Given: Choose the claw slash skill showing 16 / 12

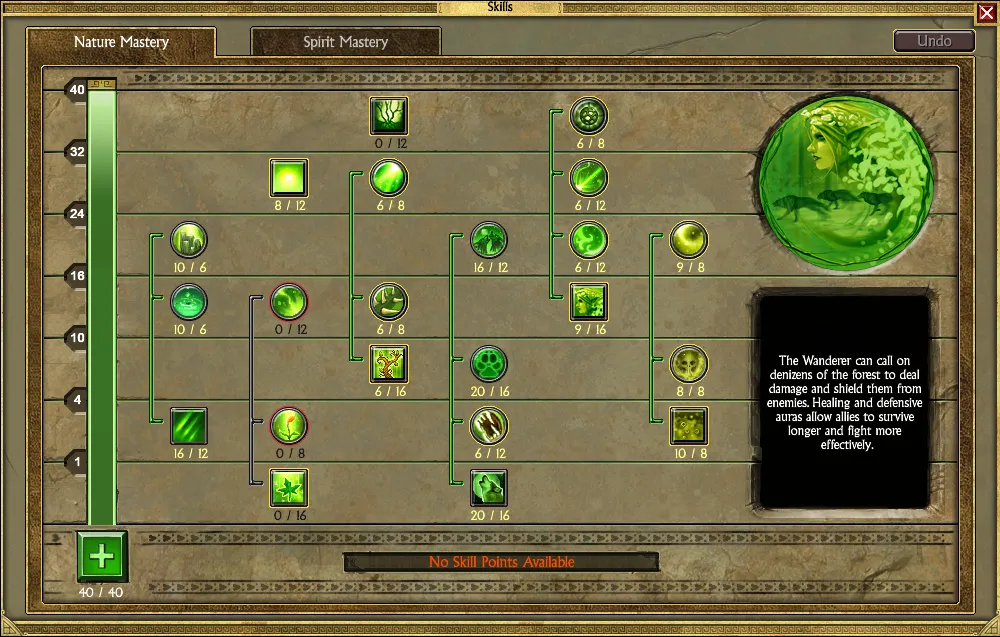Looking at the screenshot, I should point(189,426).
